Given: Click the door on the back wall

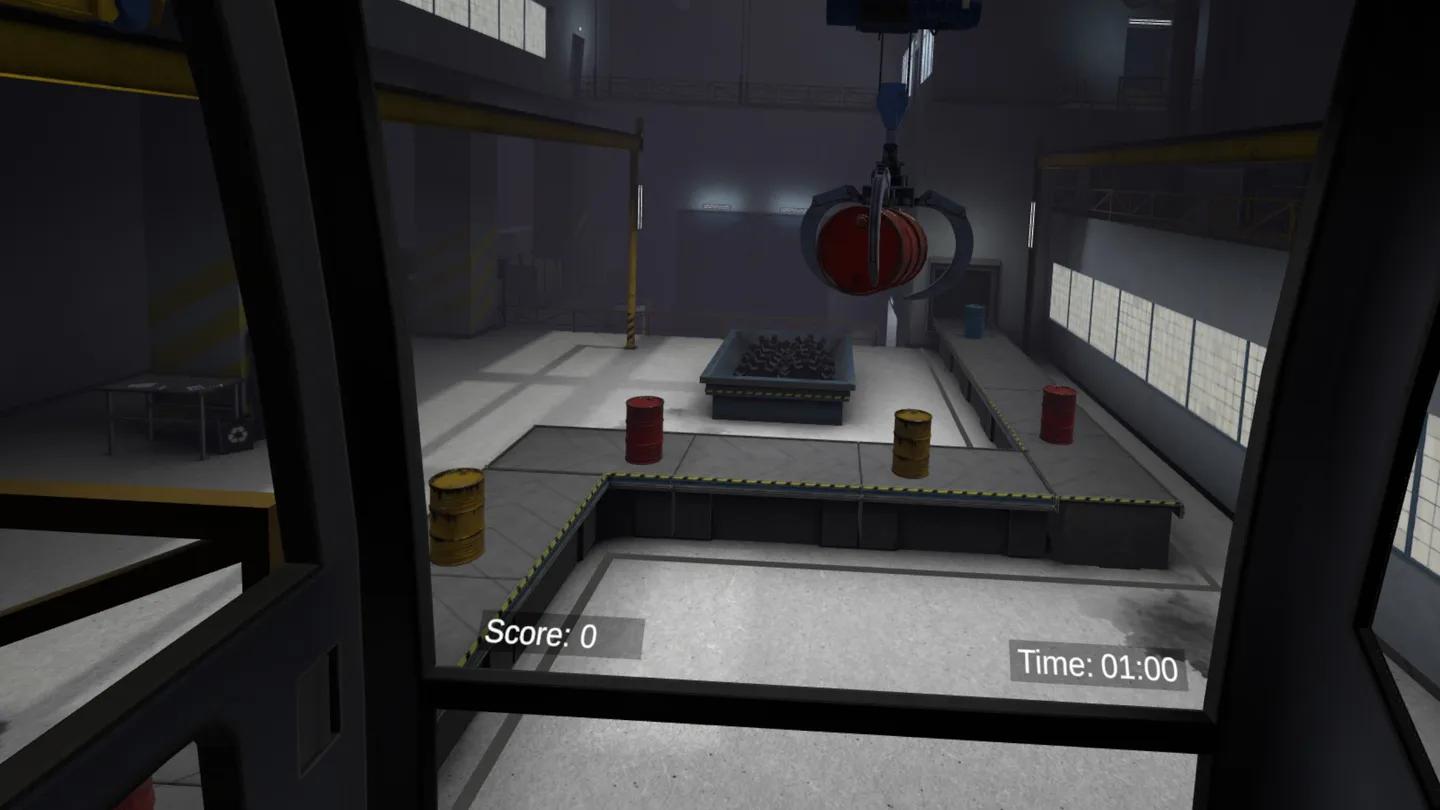Looking at the screenshot, I should (578, 55).
